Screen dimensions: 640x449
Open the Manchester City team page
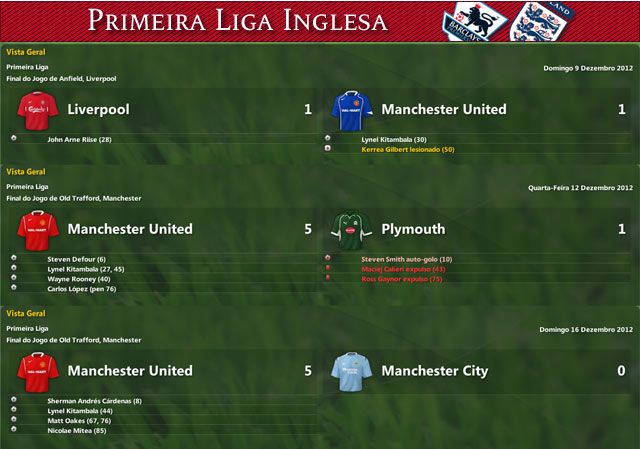pyautogui.click(x=434, y=371)
